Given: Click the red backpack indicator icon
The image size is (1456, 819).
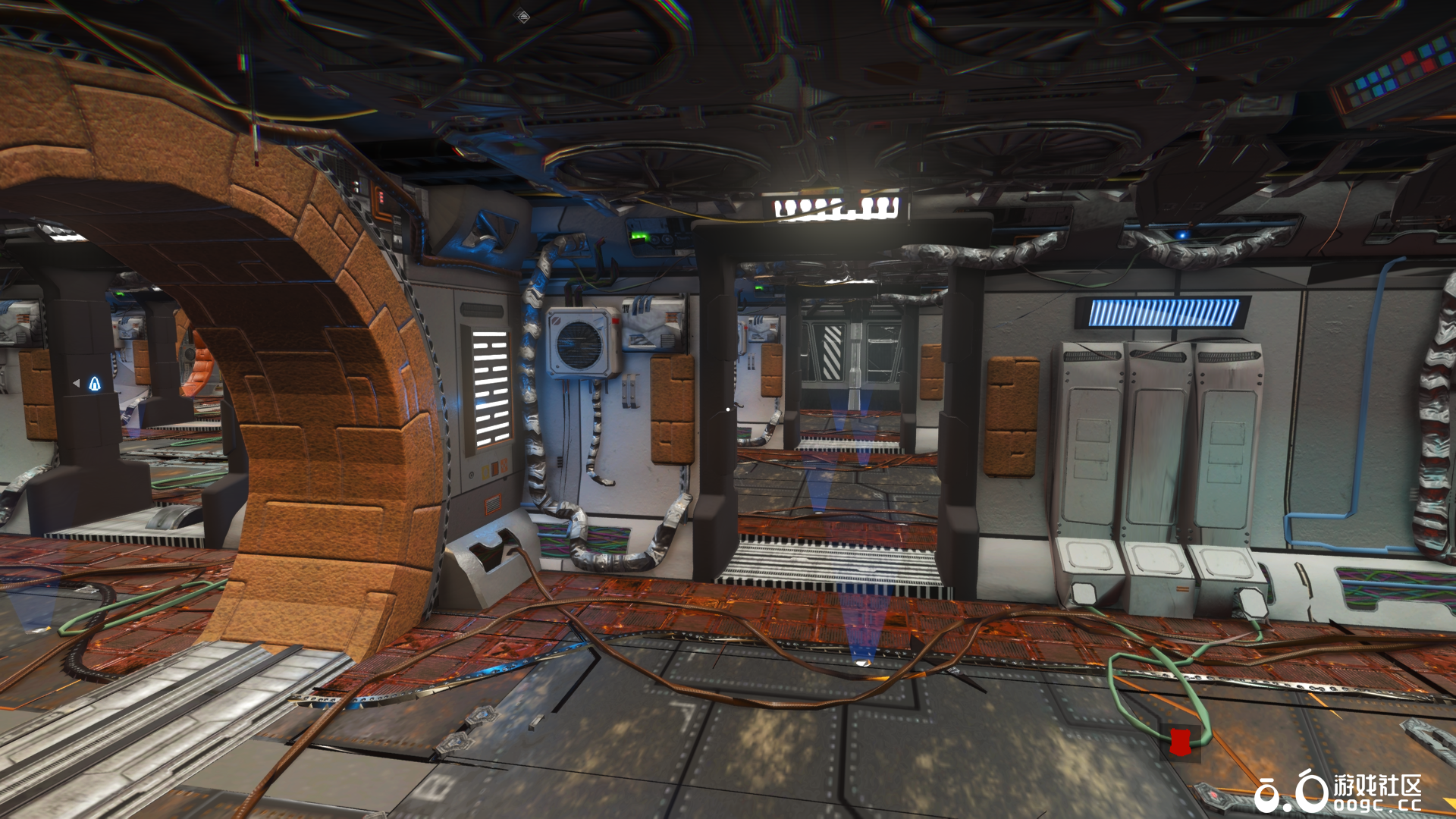Looking at the screenshot, I should tap(1178, 741).
